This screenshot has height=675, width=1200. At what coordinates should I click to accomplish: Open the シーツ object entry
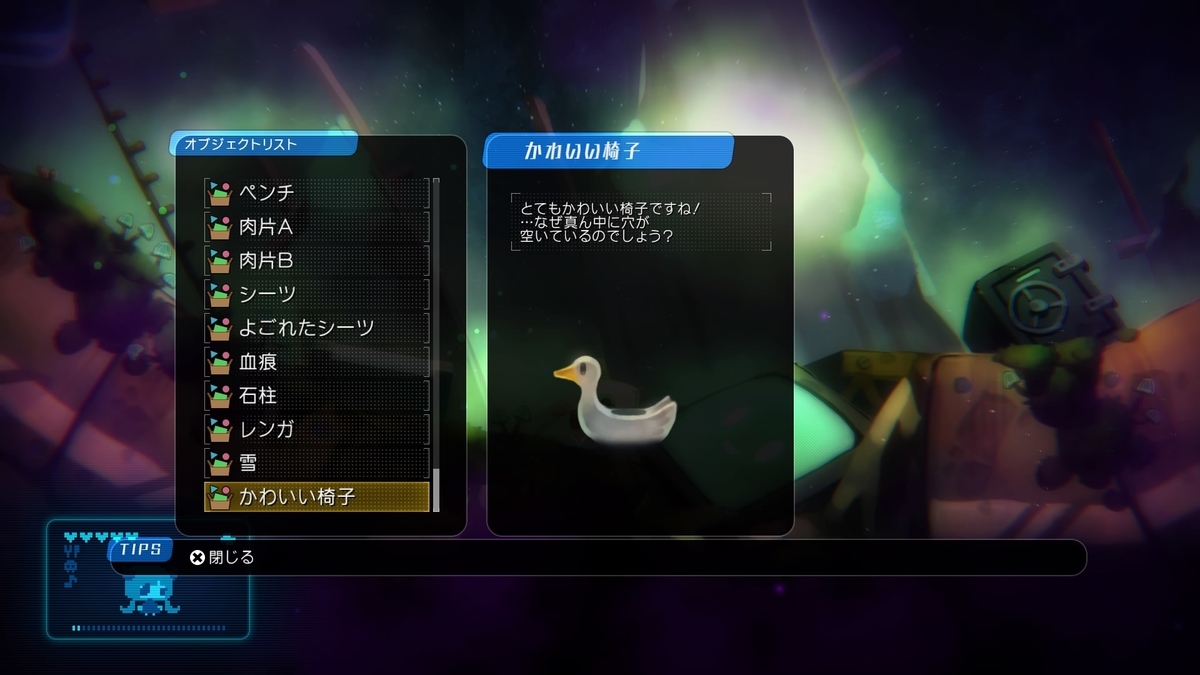(317, 295)
